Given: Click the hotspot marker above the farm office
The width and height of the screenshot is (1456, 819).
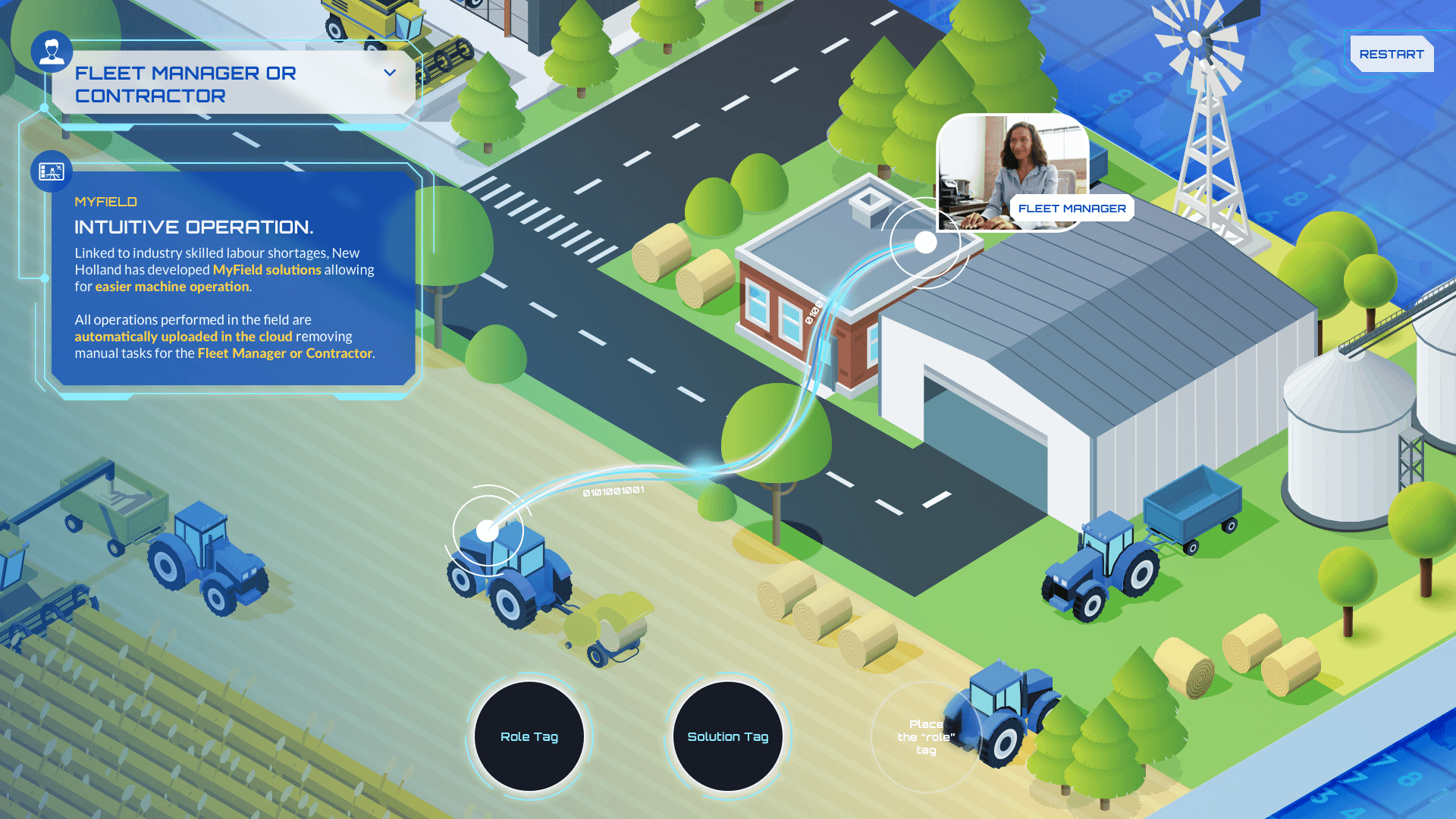Looking at the screenshot, I should pyautogui.click(x=924, y=243).
